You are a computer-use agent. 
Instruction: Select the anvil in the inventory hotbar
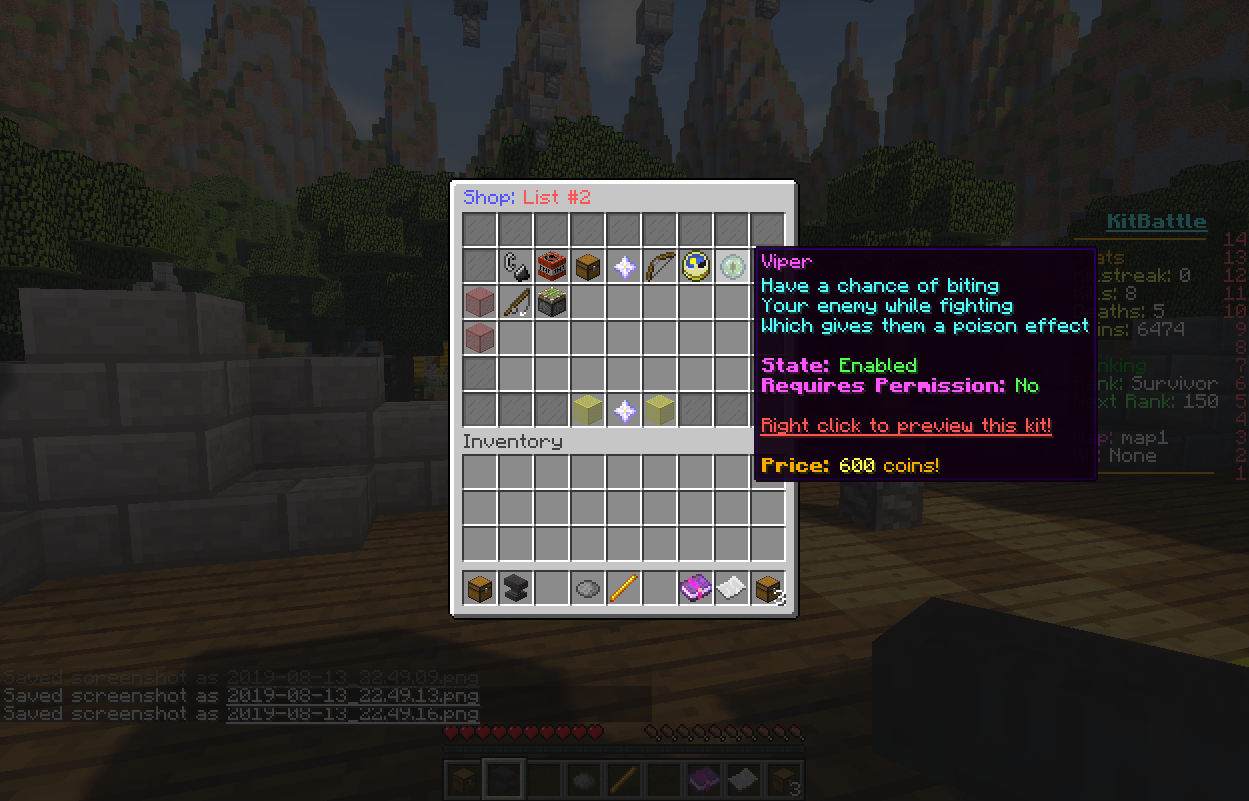(516, 588)
